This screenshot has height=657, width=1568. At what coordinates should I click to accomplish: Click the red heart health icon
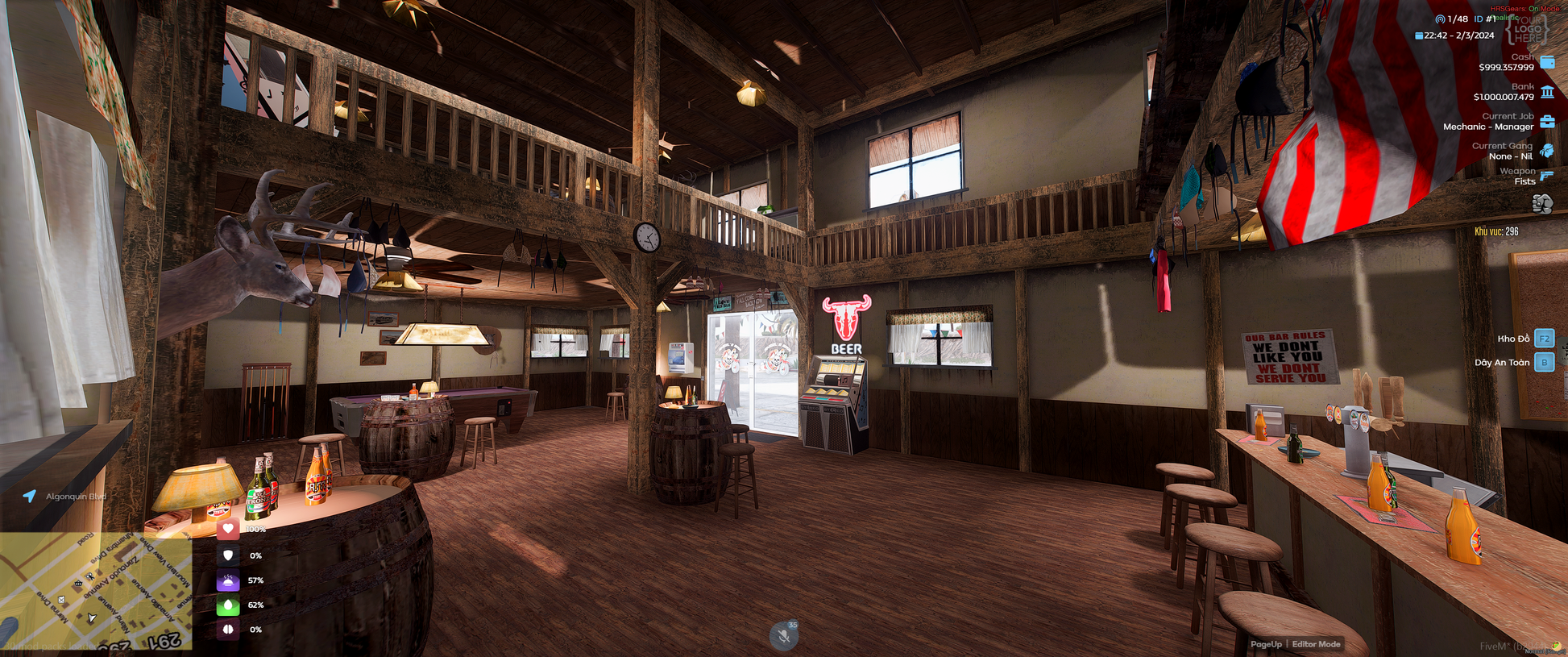[228, 530]
